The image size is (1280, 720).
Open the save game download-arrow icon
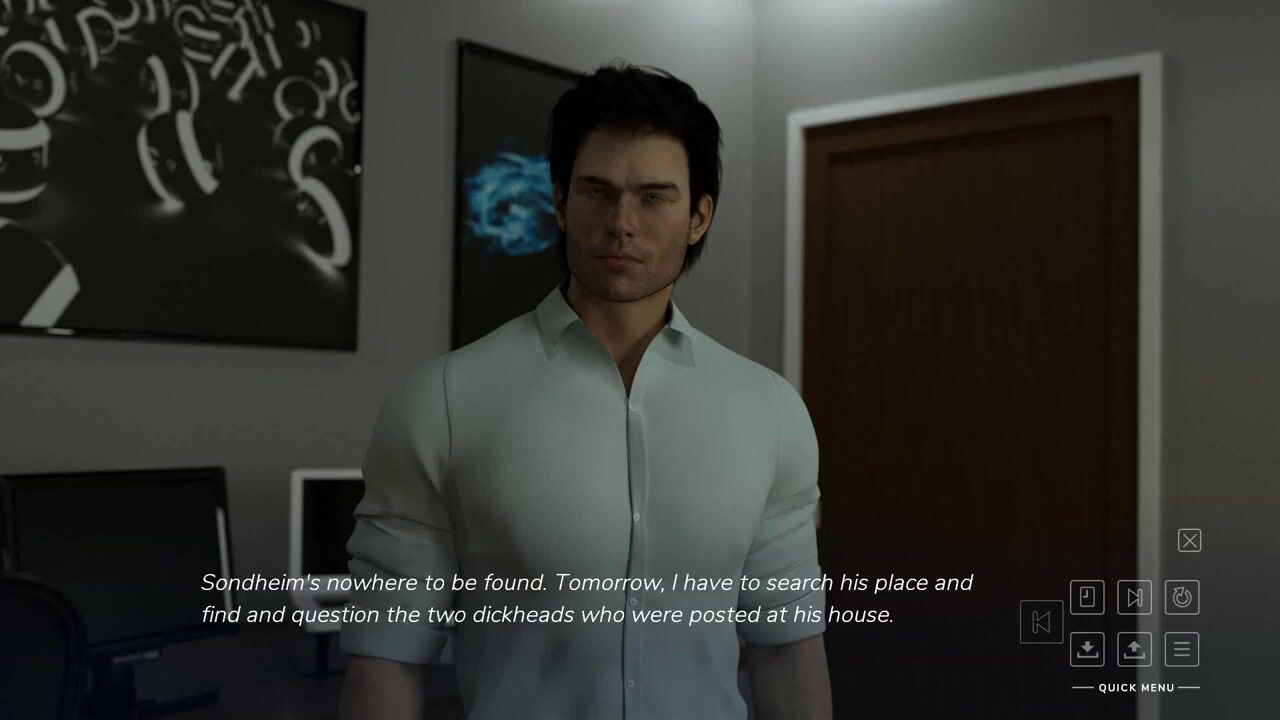(1087, 649)
